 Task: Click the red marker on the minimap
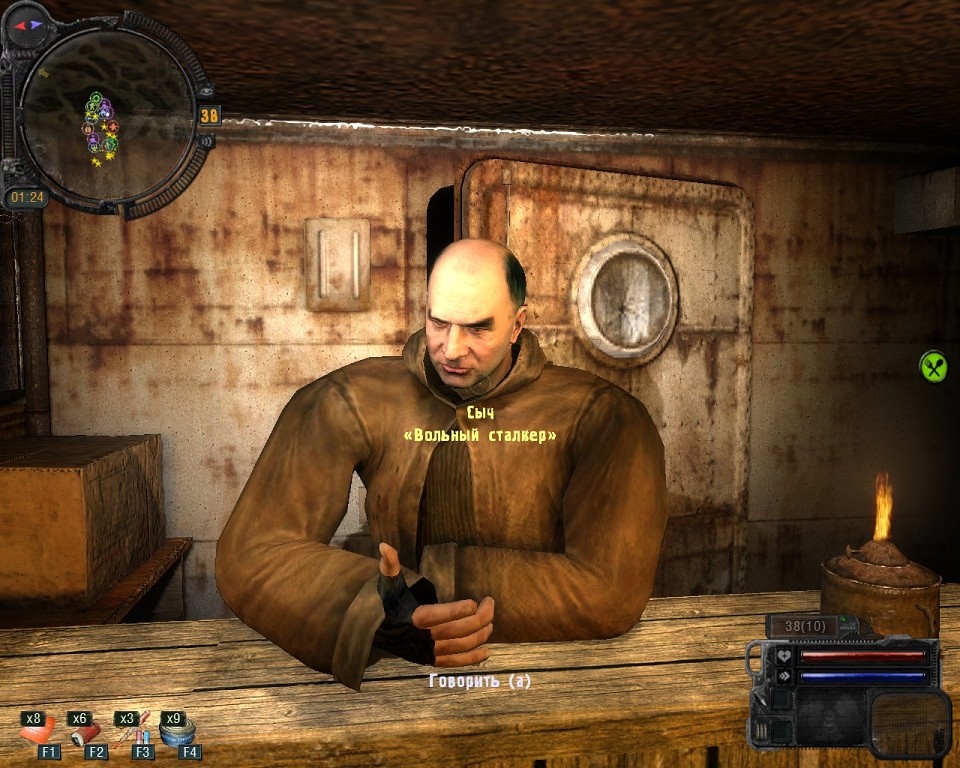click(112, 127)
